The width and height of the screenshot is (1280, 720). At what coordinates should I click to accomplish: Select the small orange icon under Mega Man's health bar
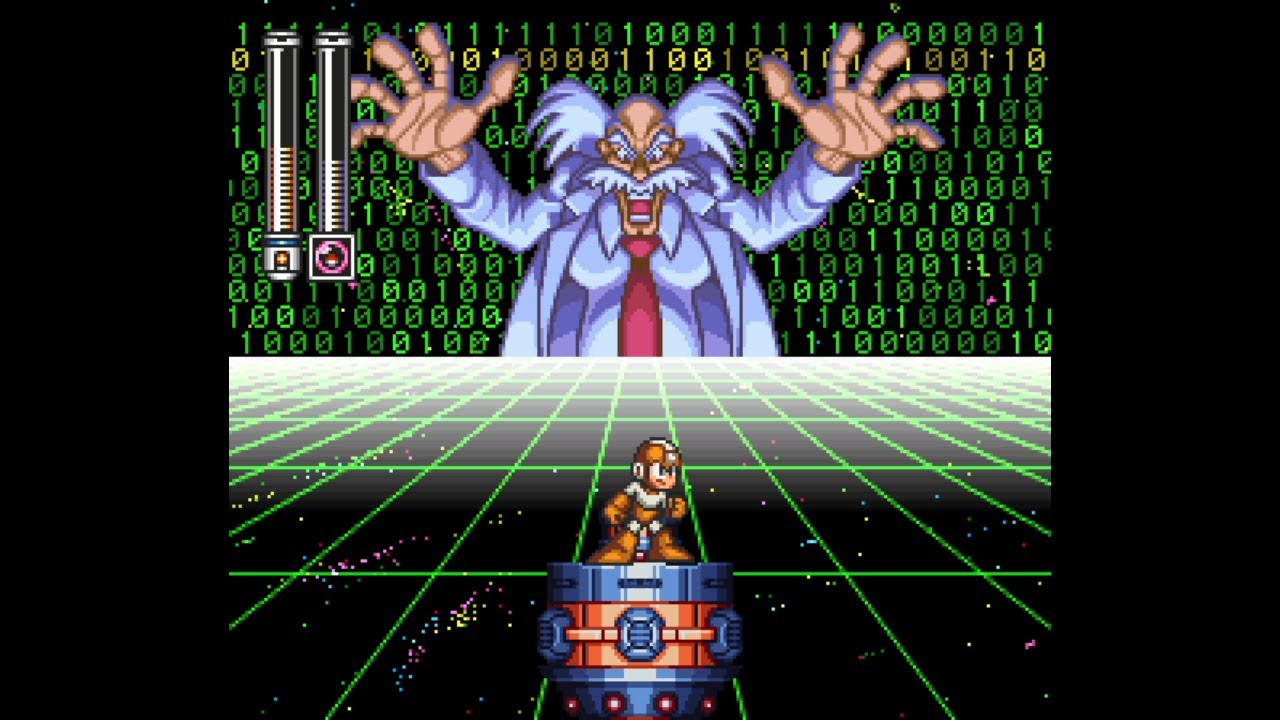(x=283, y=258)
